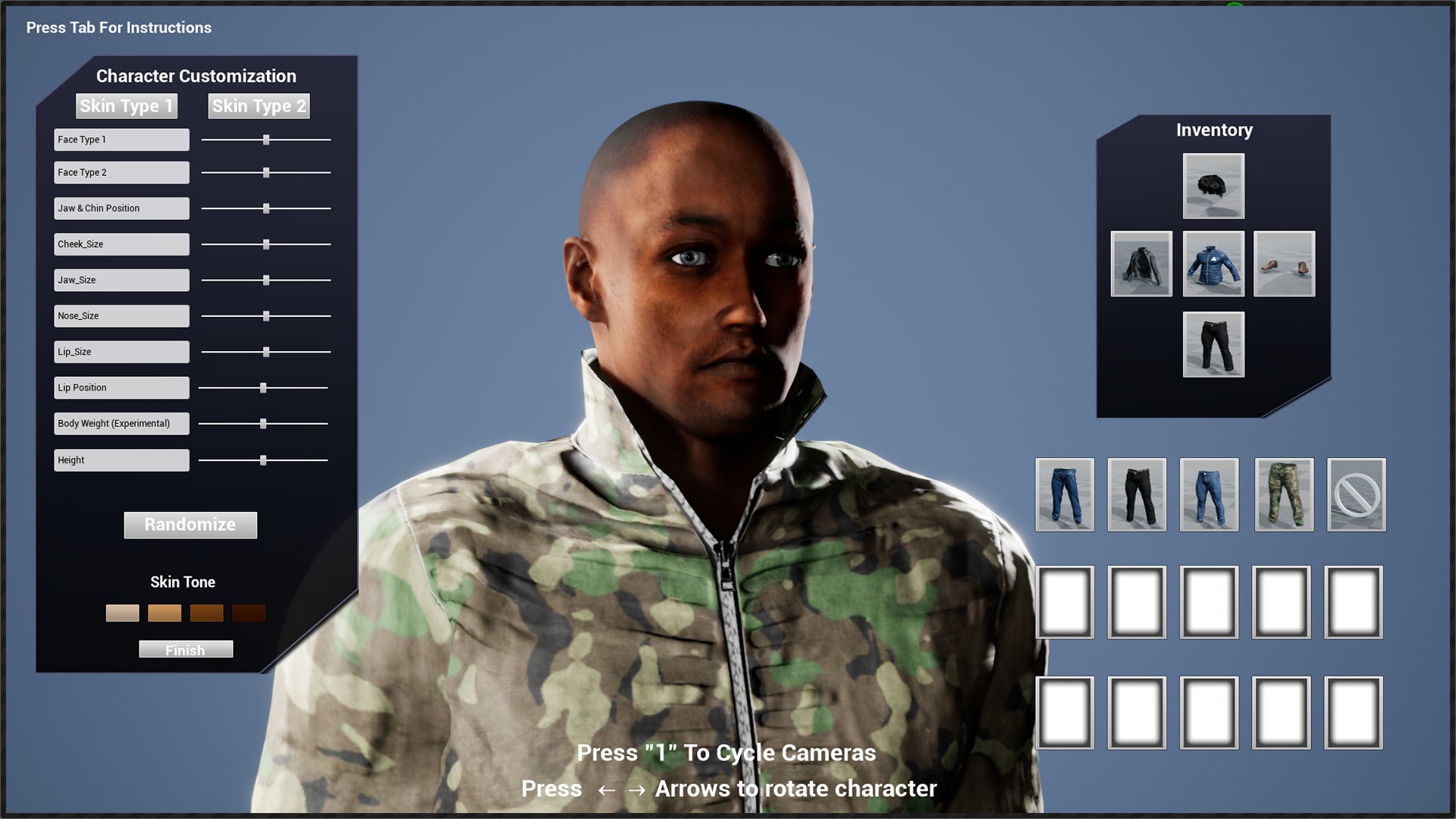Click the Randomize button

point(190,525)
